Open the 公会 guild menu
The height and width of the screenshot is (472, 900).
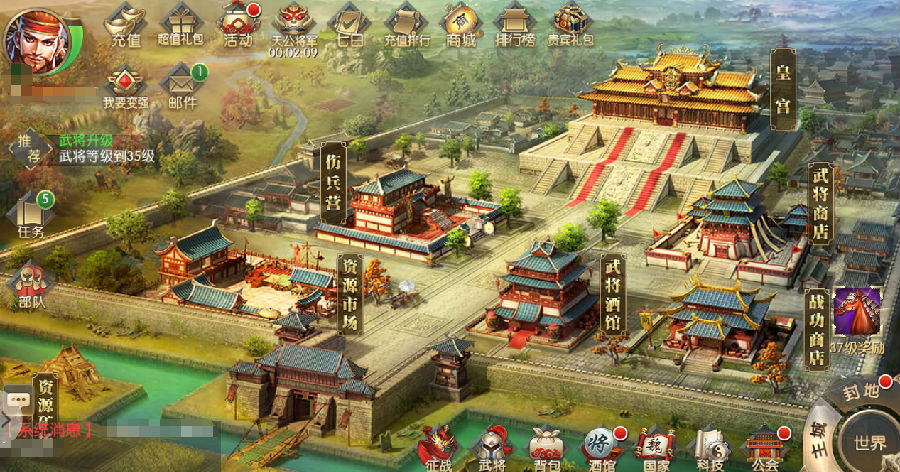coord(765,446)
